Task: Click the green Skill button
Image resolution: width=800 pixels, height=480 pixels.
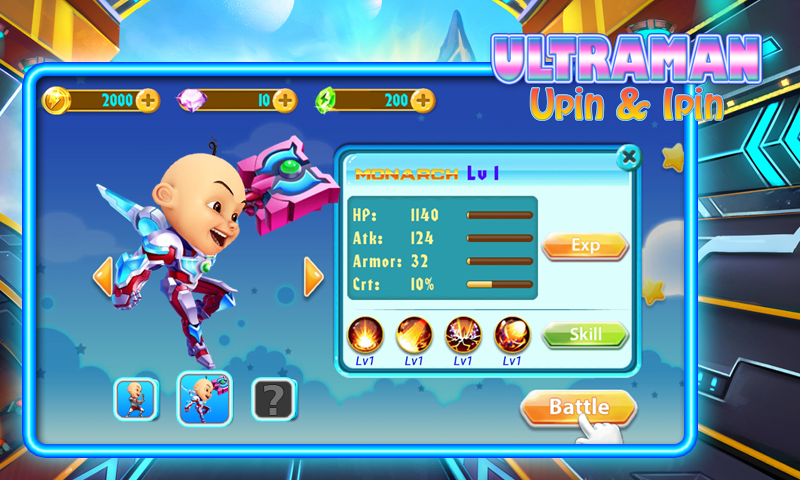Action: point(585,334)
